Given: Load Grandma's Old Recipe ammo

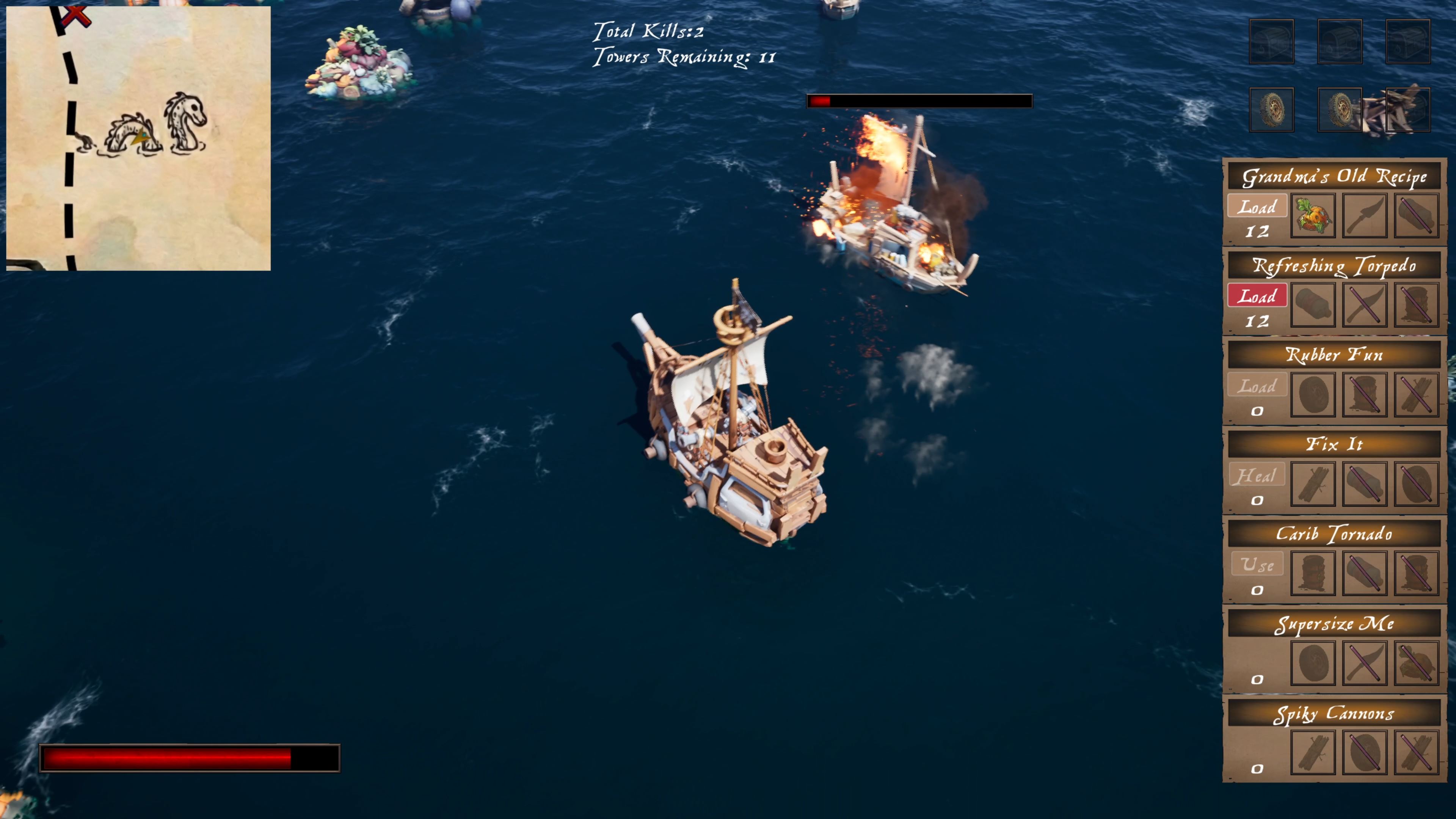Looking at the screenshot, I should tap(1257, 207).
